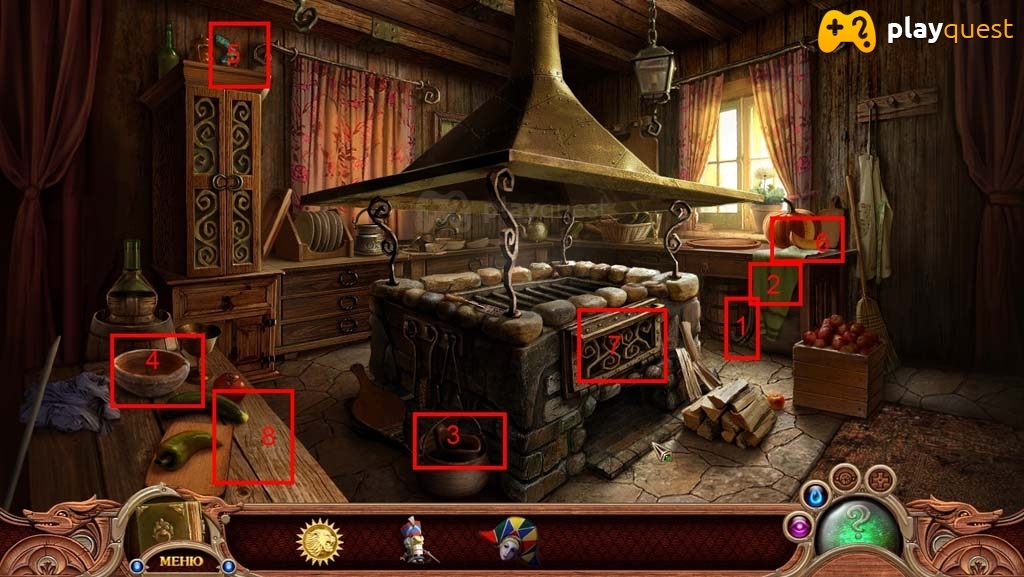Open the МЕНЮ button
The width and height of the screenshot is (1024, 577).
tap(180, 560)
